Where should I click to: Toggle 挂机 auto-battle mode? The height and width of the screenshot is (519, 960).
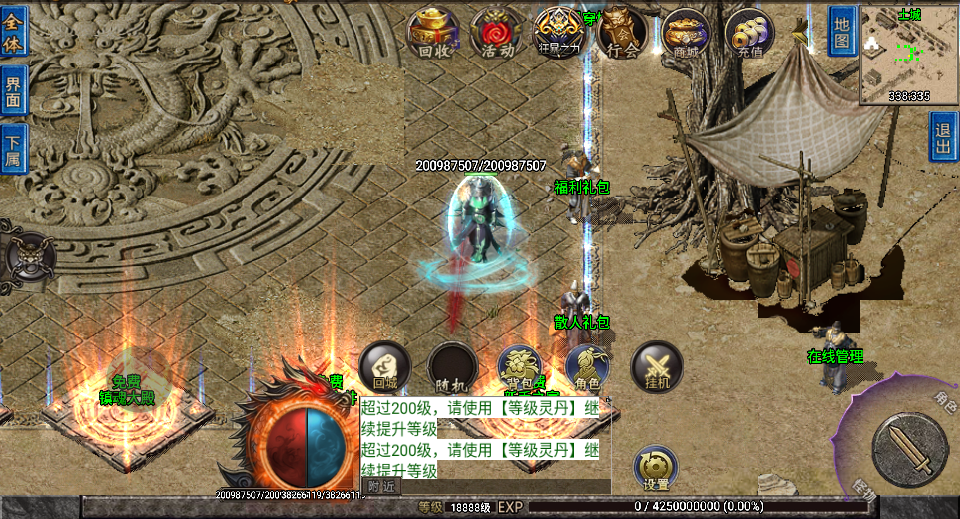click(656, 367)
